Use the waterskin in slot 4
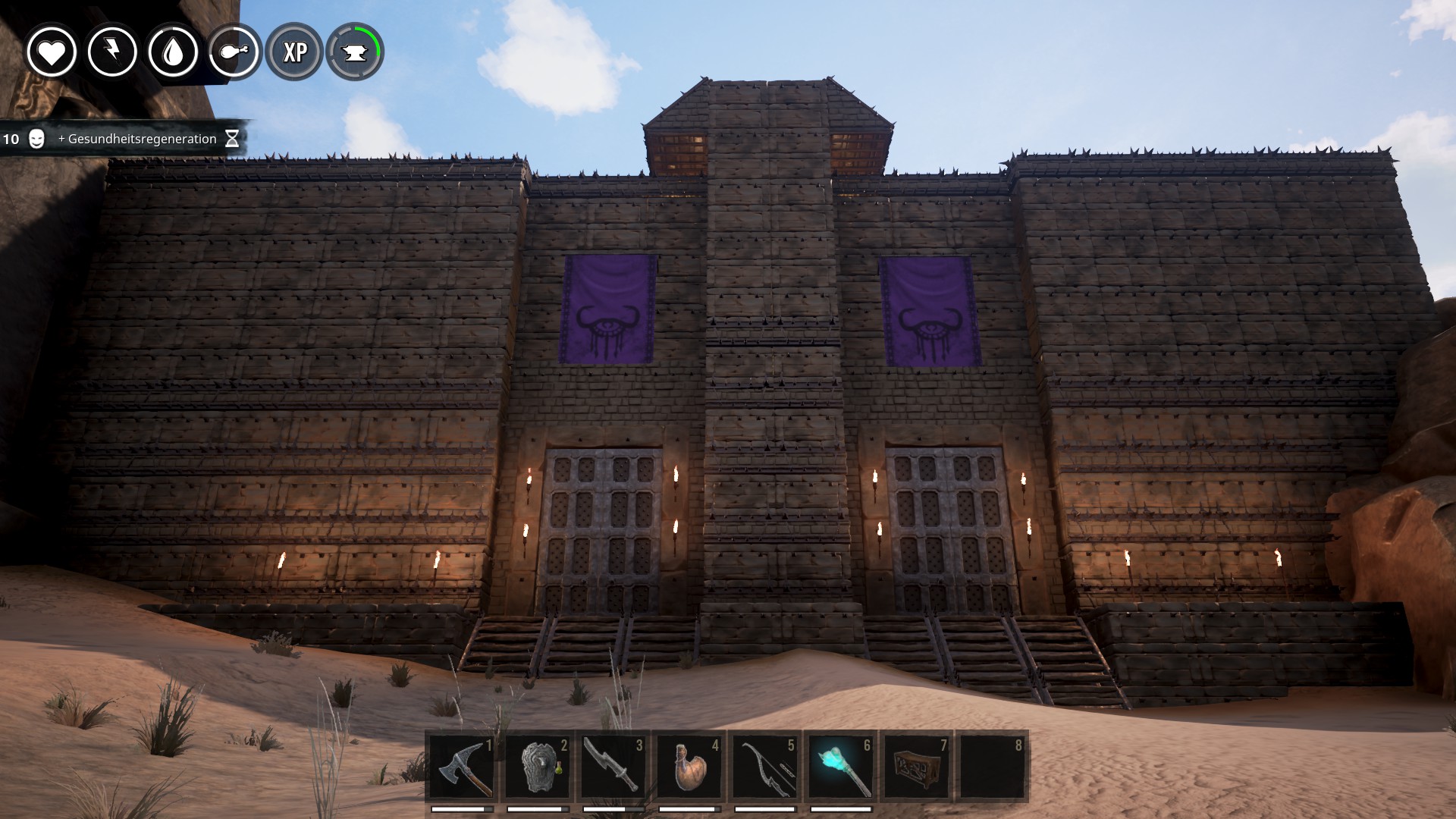 689,767
